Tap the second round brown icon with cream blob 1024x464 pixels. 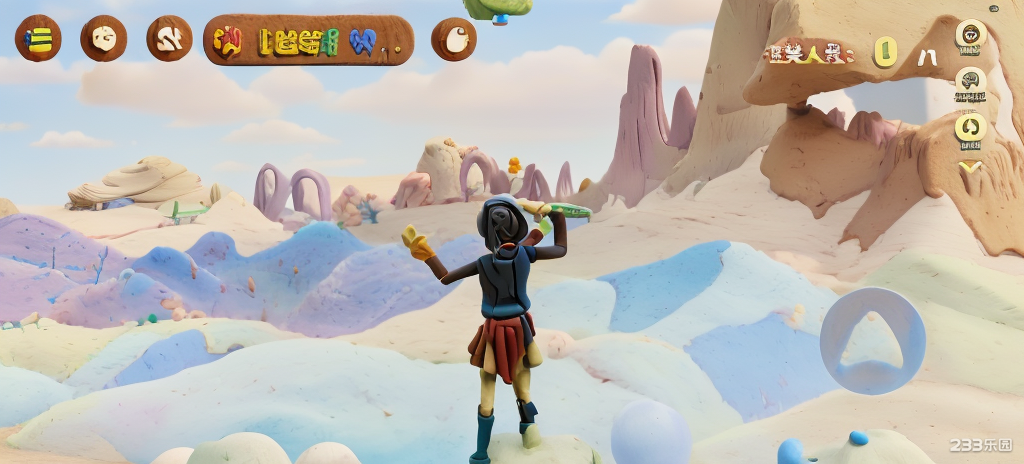pyautogui.click(x=104, y=39)
